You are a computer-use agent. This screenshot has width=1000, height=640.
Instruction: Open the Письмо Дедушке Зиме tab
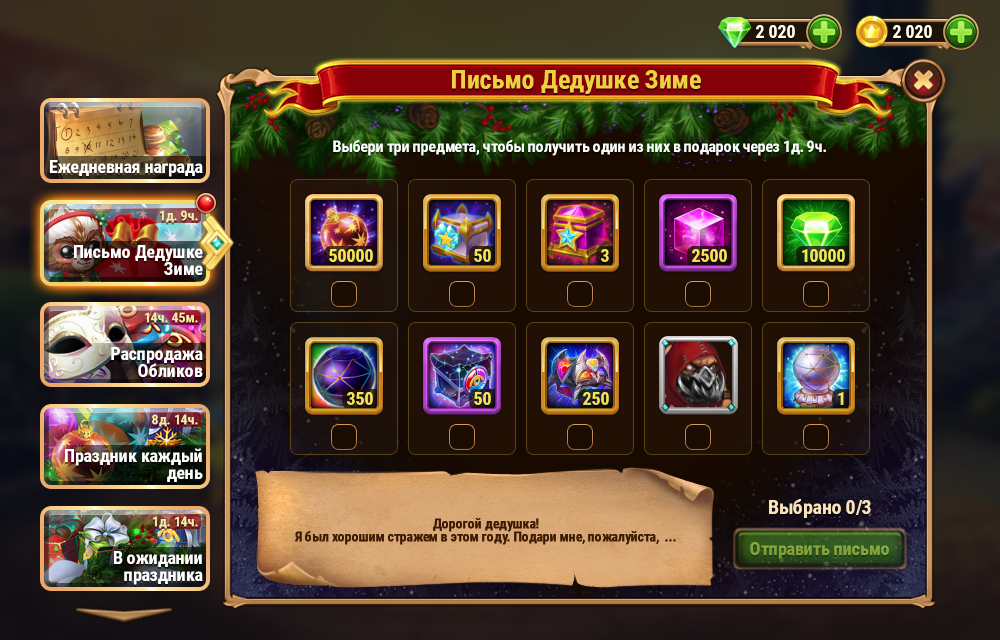pyautogui.click(x=125, y=242)
